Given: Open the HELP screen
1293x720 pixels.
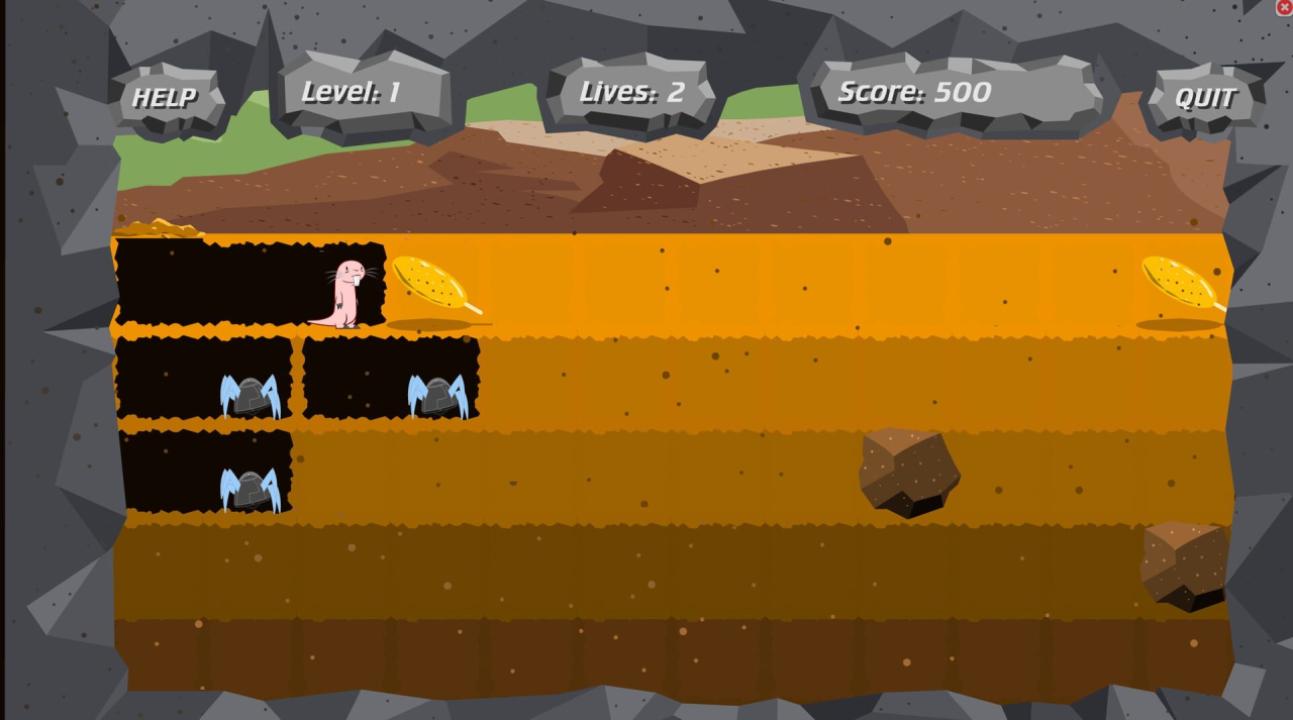Looking at the screenshot, I should pos(165,98).
